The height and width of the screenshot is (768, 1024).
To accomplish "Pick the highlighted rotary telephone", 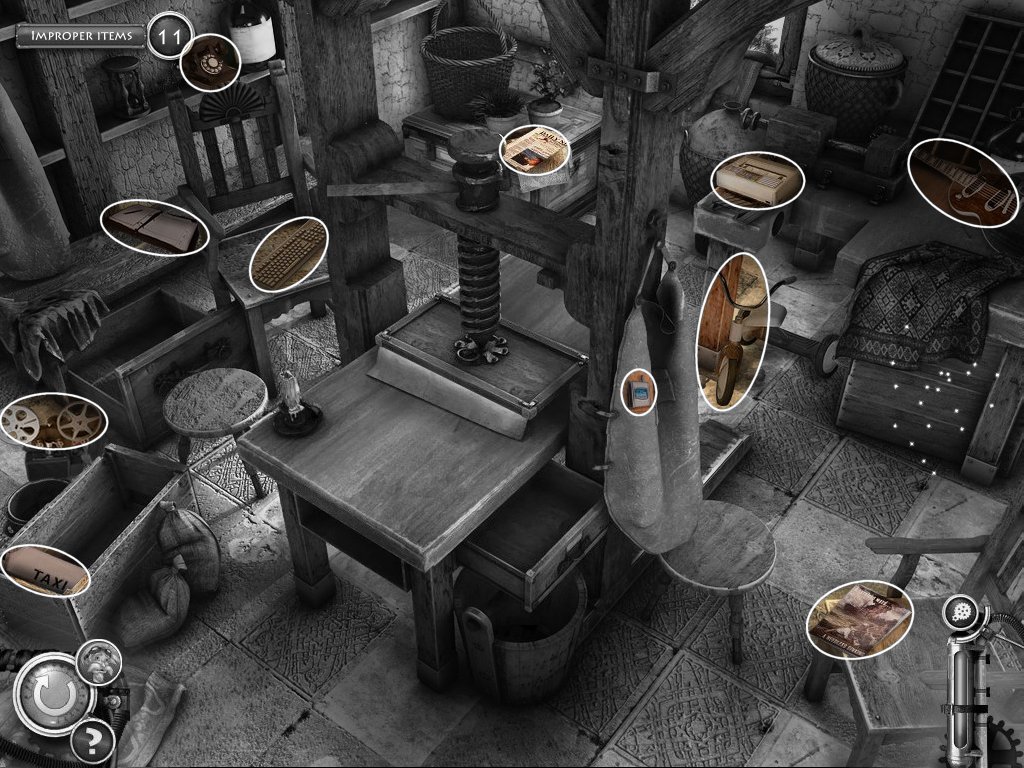I will pos(209,62).
